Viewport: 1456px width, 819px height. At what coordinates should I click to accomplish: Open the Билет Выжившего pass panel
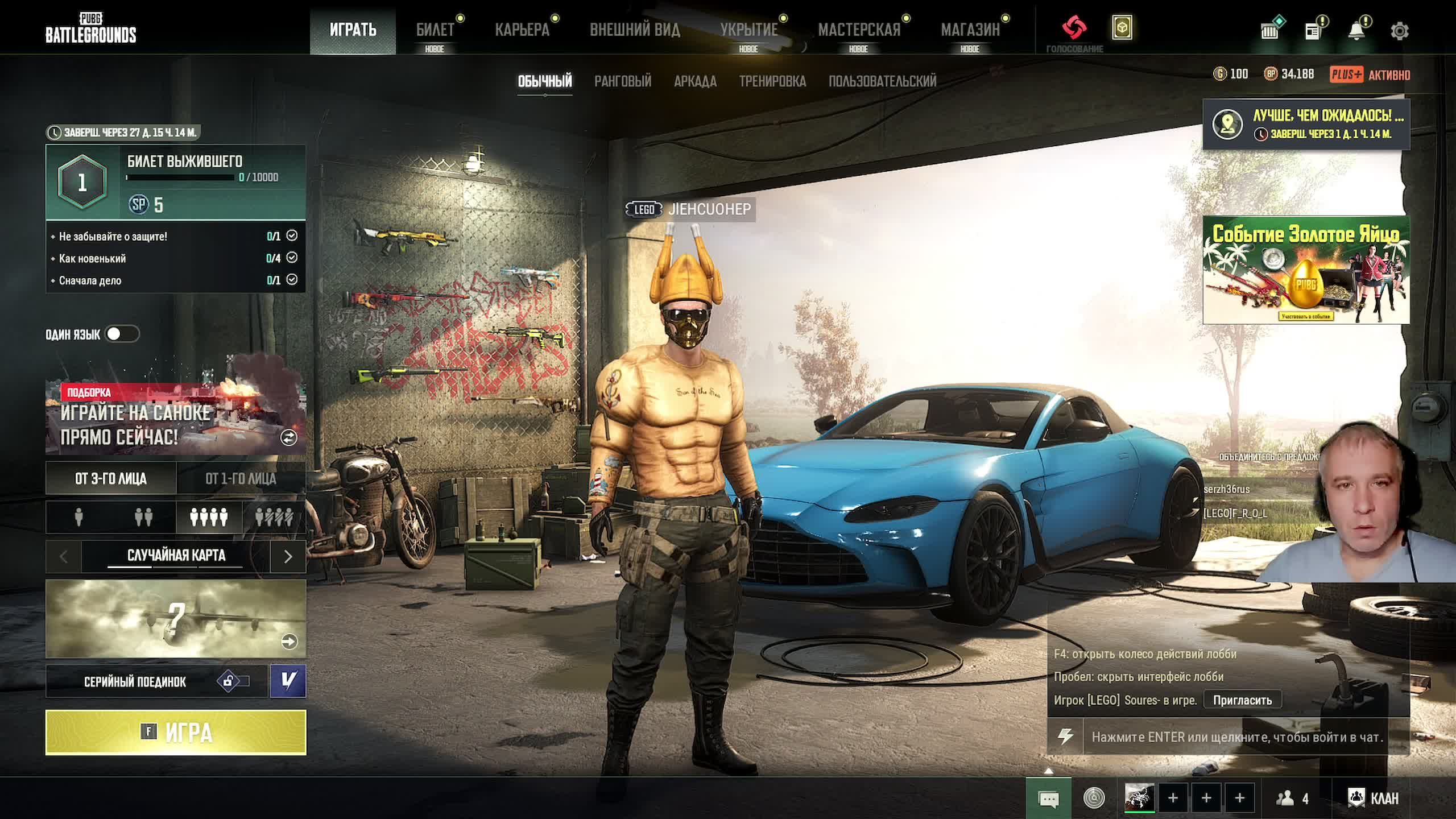pos(175,182)
